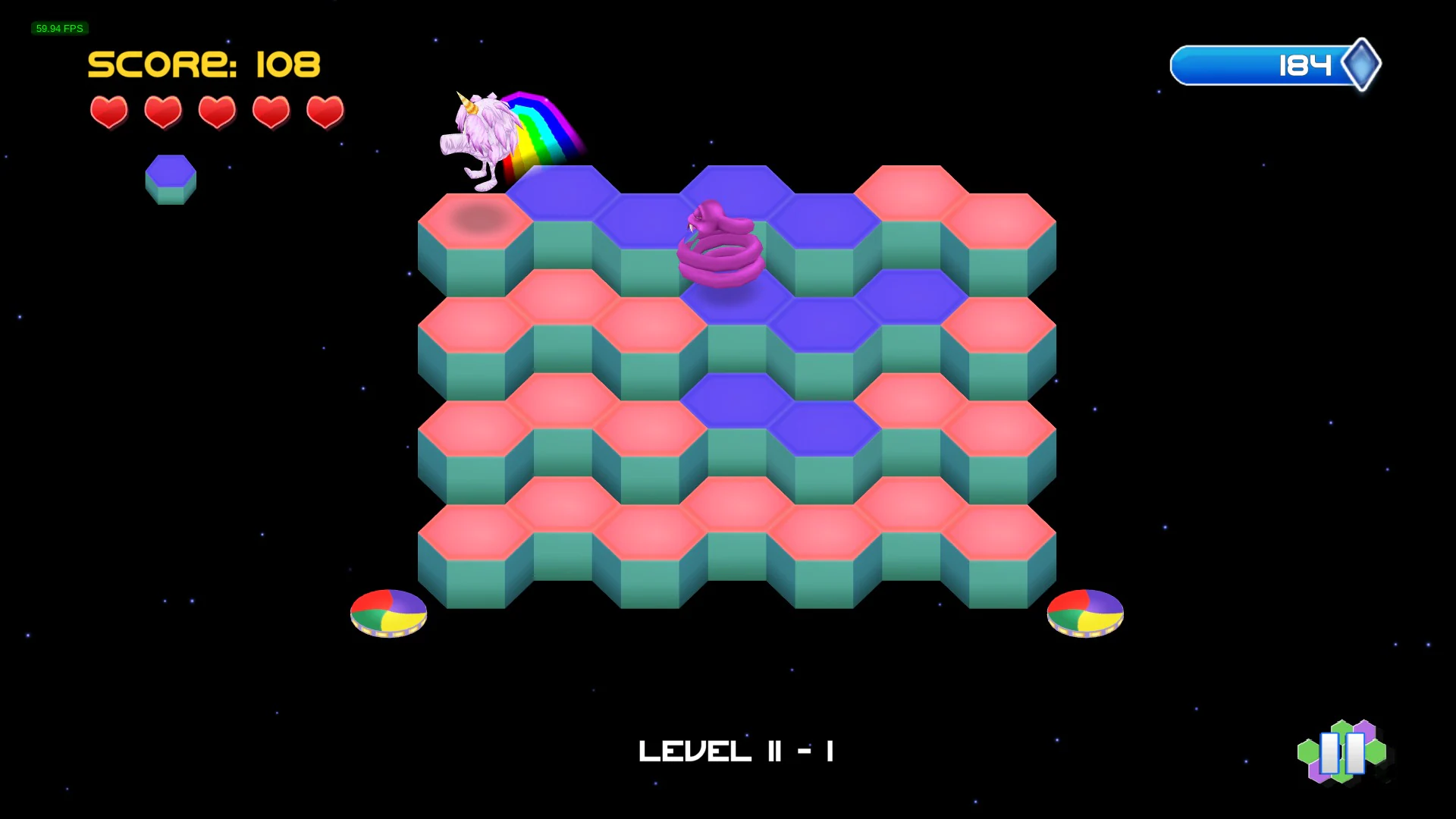Toggle the middle heart in the life meter
This screenshot has height=819, width=1456.
click(x=217, y=111)
